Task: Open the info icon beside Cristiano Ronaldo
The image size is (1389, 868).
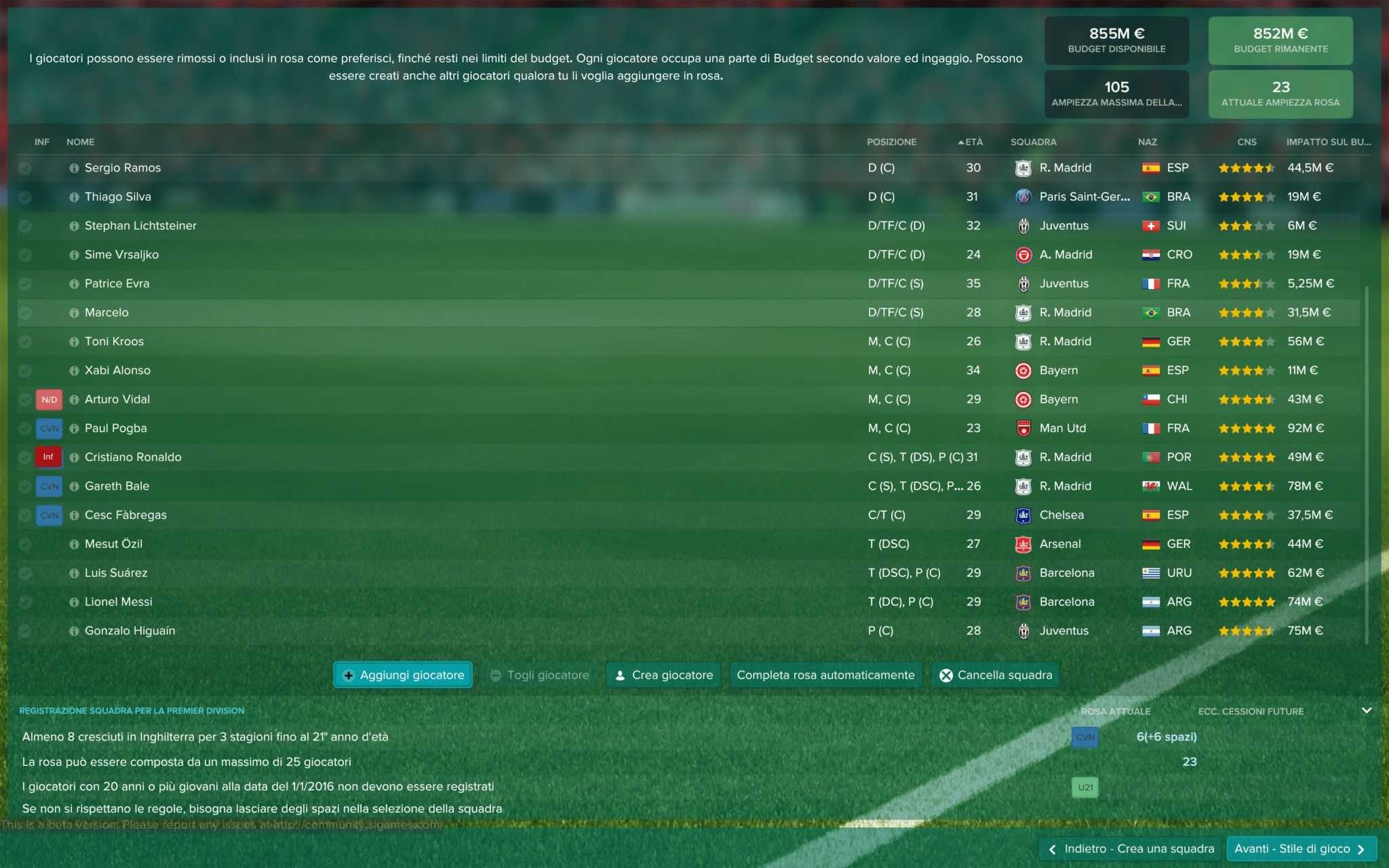Action: coord(74,457)
